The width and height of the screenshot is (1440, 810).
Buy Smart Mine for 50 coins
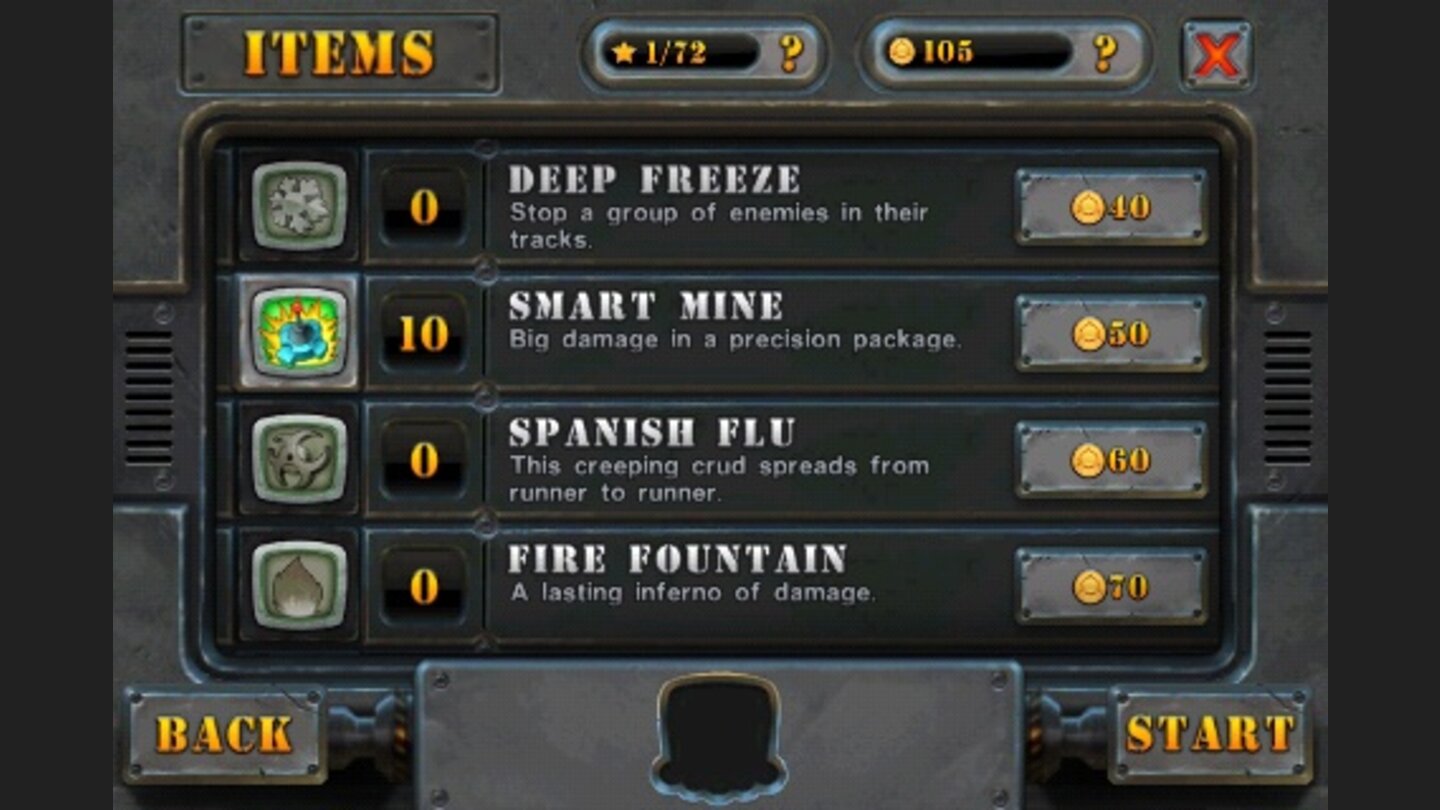(x=1110, y=334)
